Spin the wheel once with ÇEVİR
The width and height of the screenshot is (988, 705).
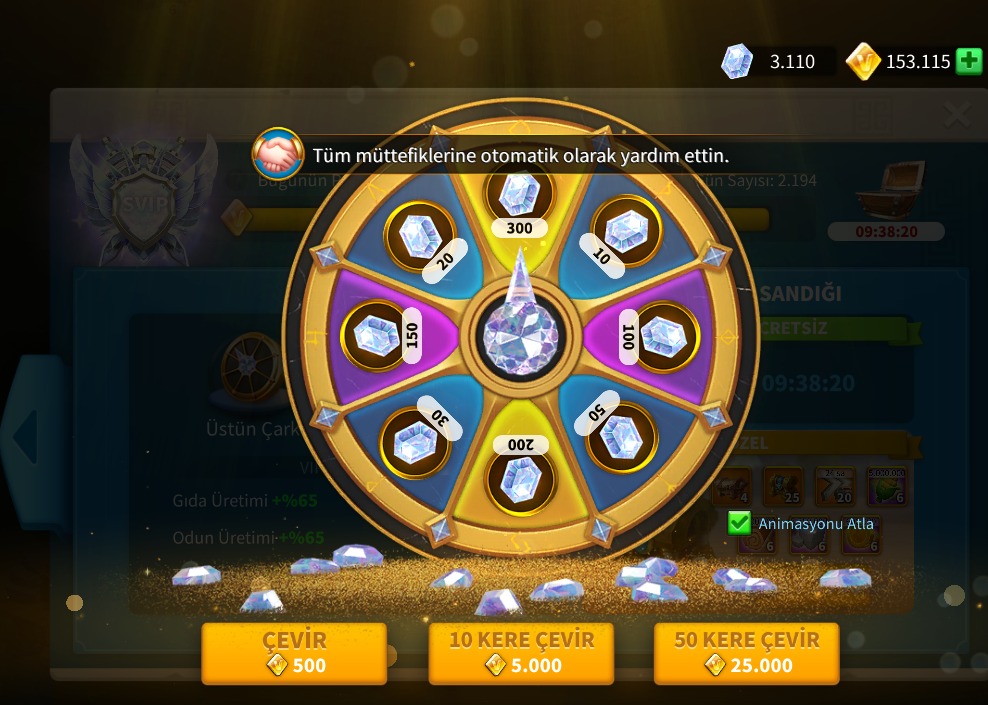(x=294, y=653)
